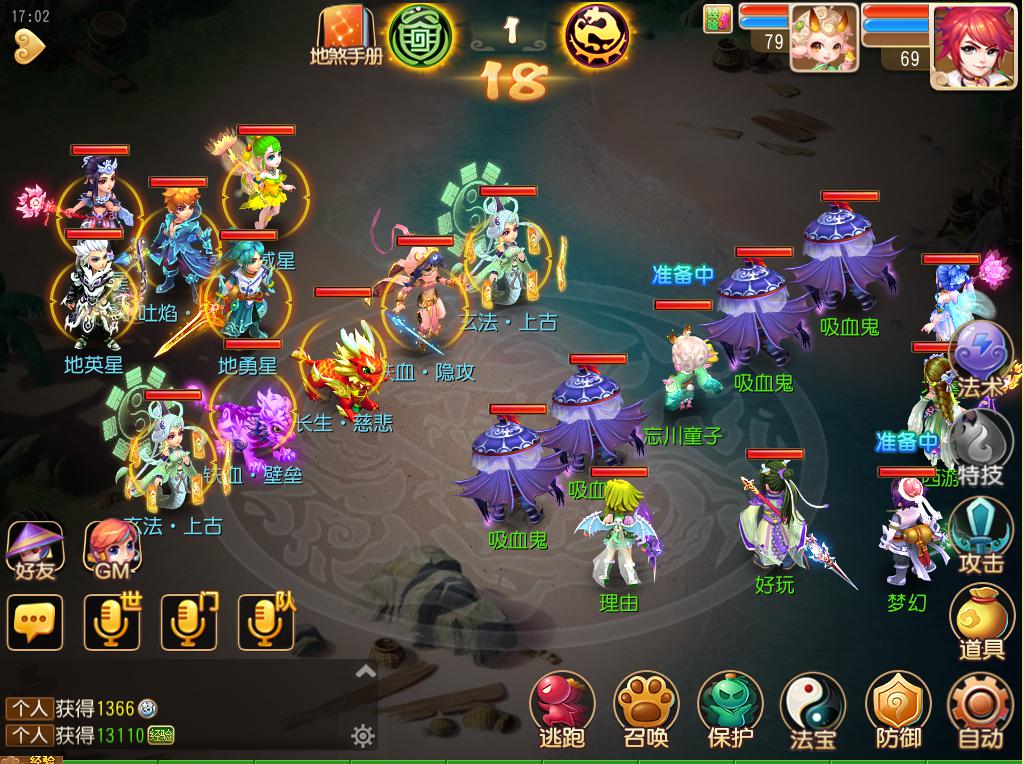Activate the 门 sect voice channel microphone
The image size is (1024, 764).
coord(189,622)
